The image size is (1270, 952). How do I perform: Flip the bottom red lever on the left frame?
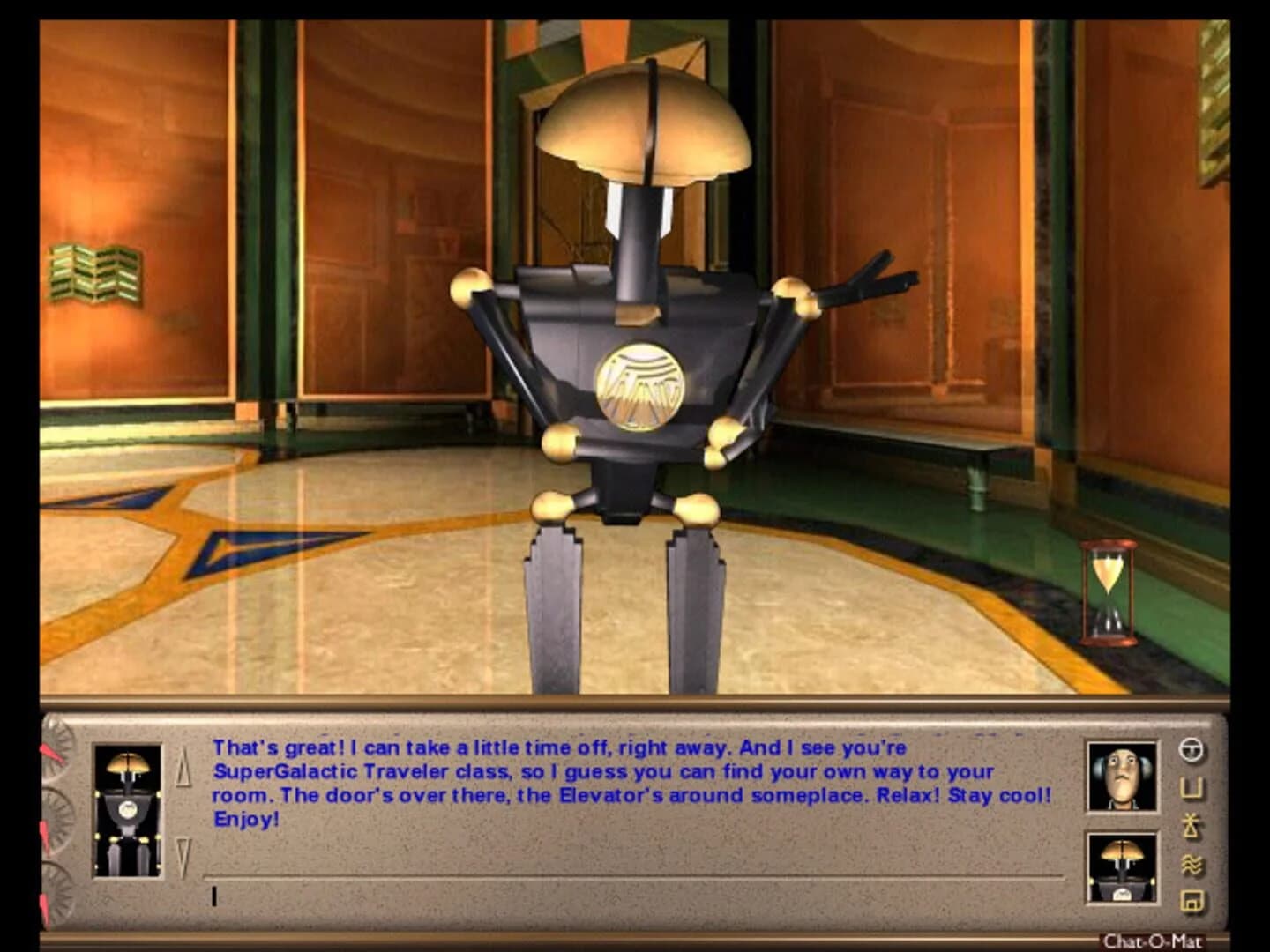point(46,908)
